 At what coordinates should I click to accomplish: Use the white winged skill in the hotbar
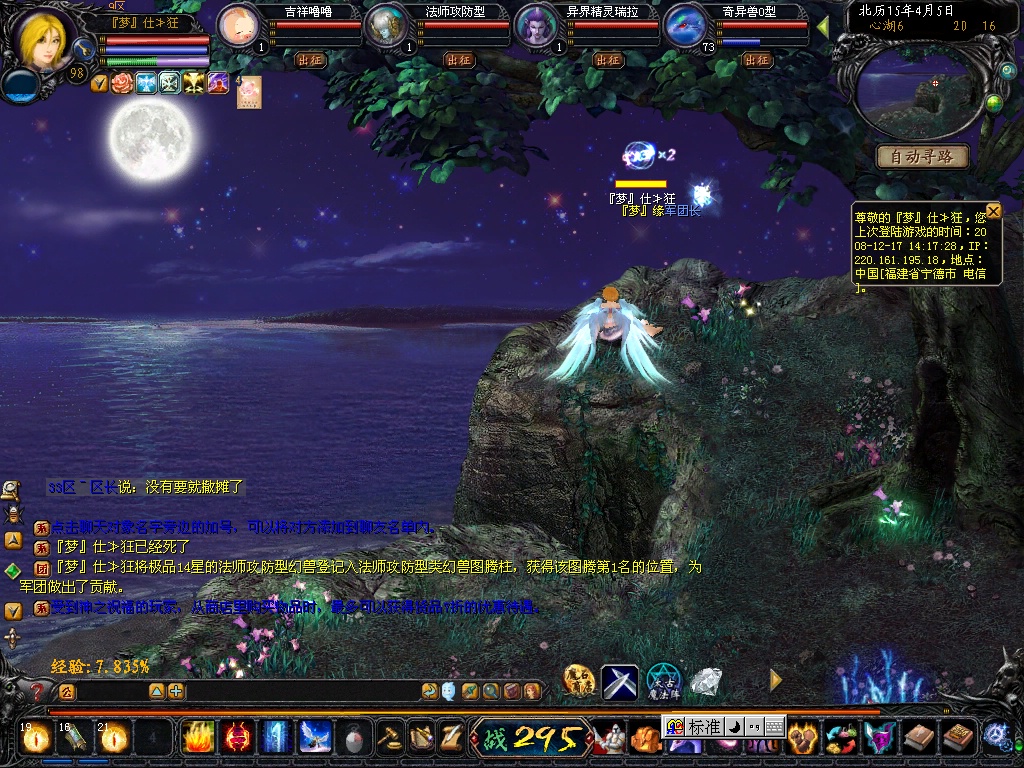(x=315, y=737)
